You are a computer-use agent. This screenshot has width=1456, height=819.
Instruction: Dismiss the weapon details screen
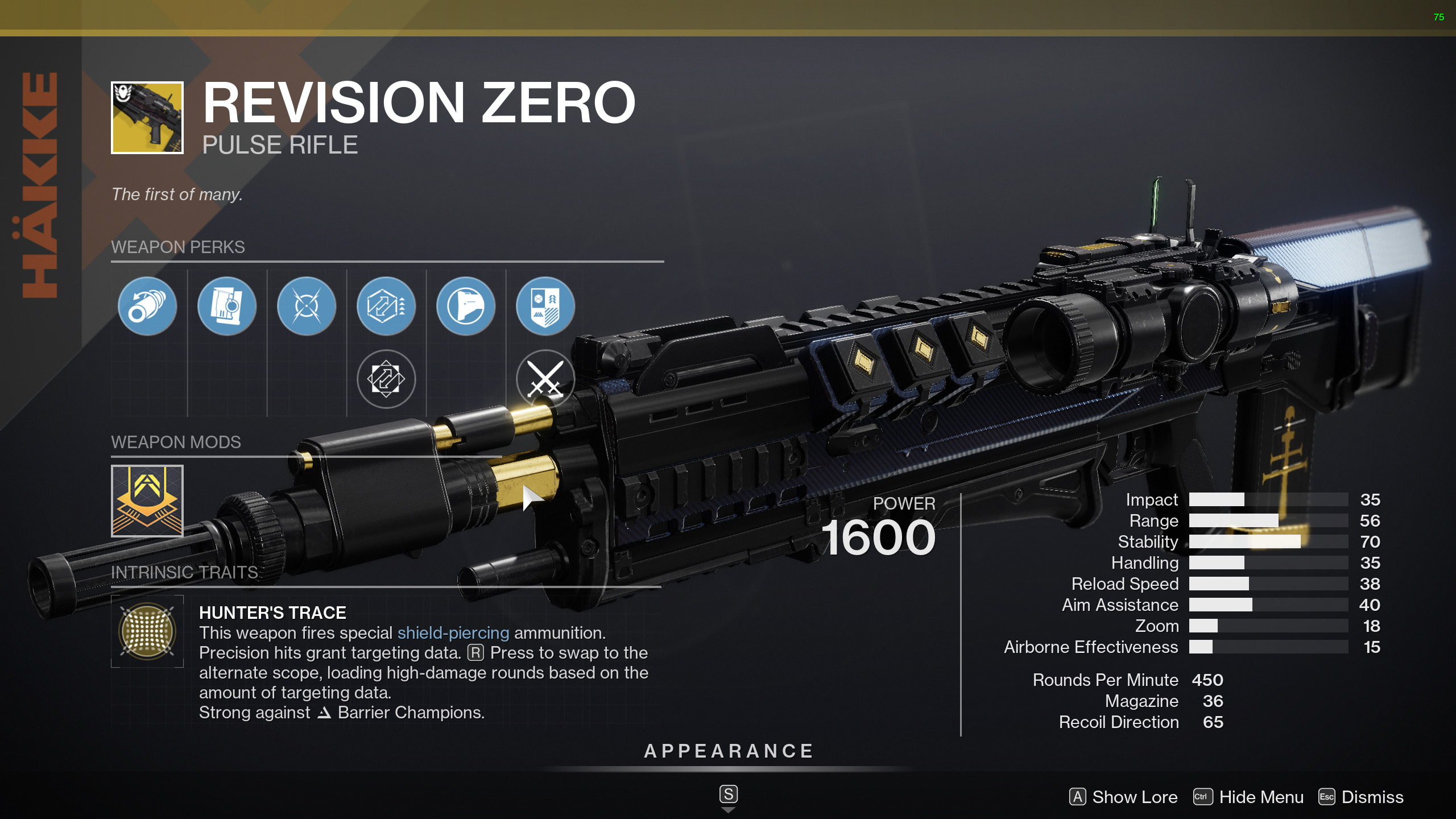[1361, 797]
